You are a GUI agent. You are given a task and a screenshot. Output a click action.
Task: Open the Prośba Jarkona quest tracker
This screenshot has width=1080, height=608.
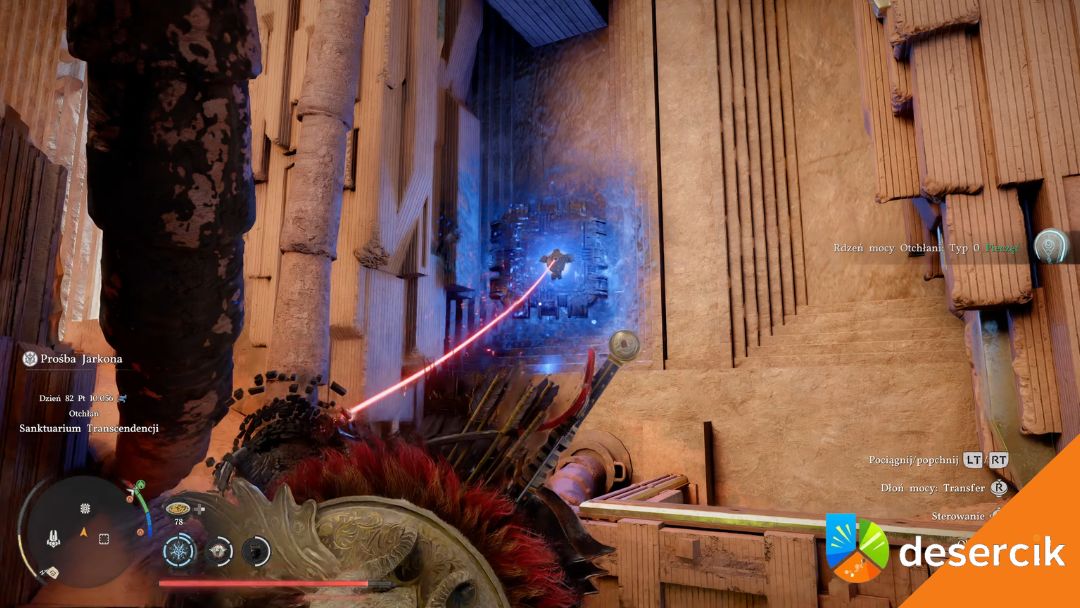point(70,359)
